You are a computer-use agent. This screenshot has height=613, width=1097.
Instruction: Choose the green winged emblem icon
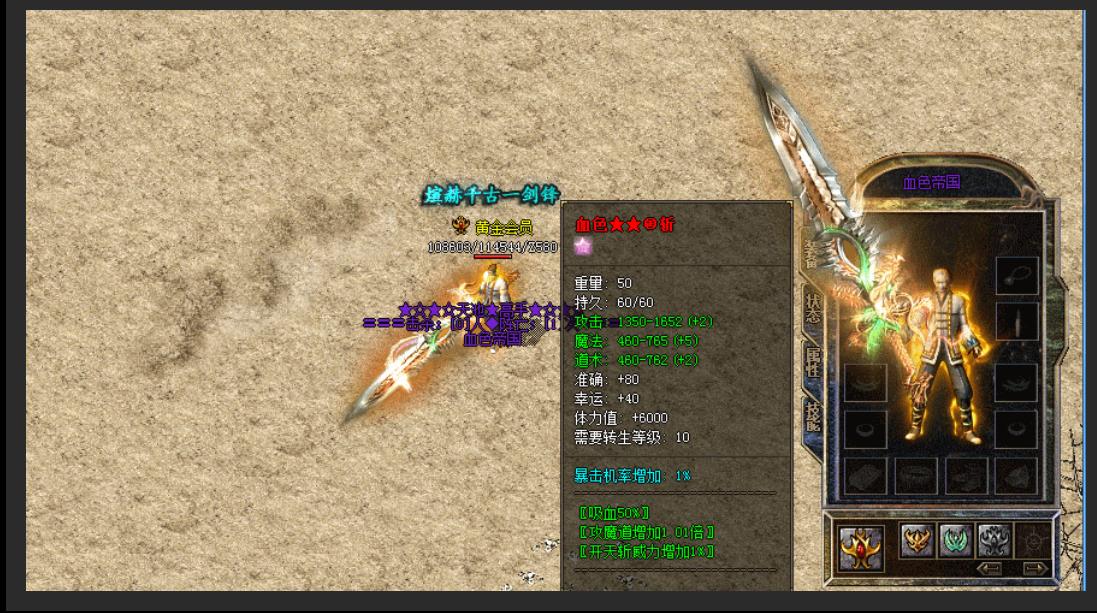click(x=956, y=540)
